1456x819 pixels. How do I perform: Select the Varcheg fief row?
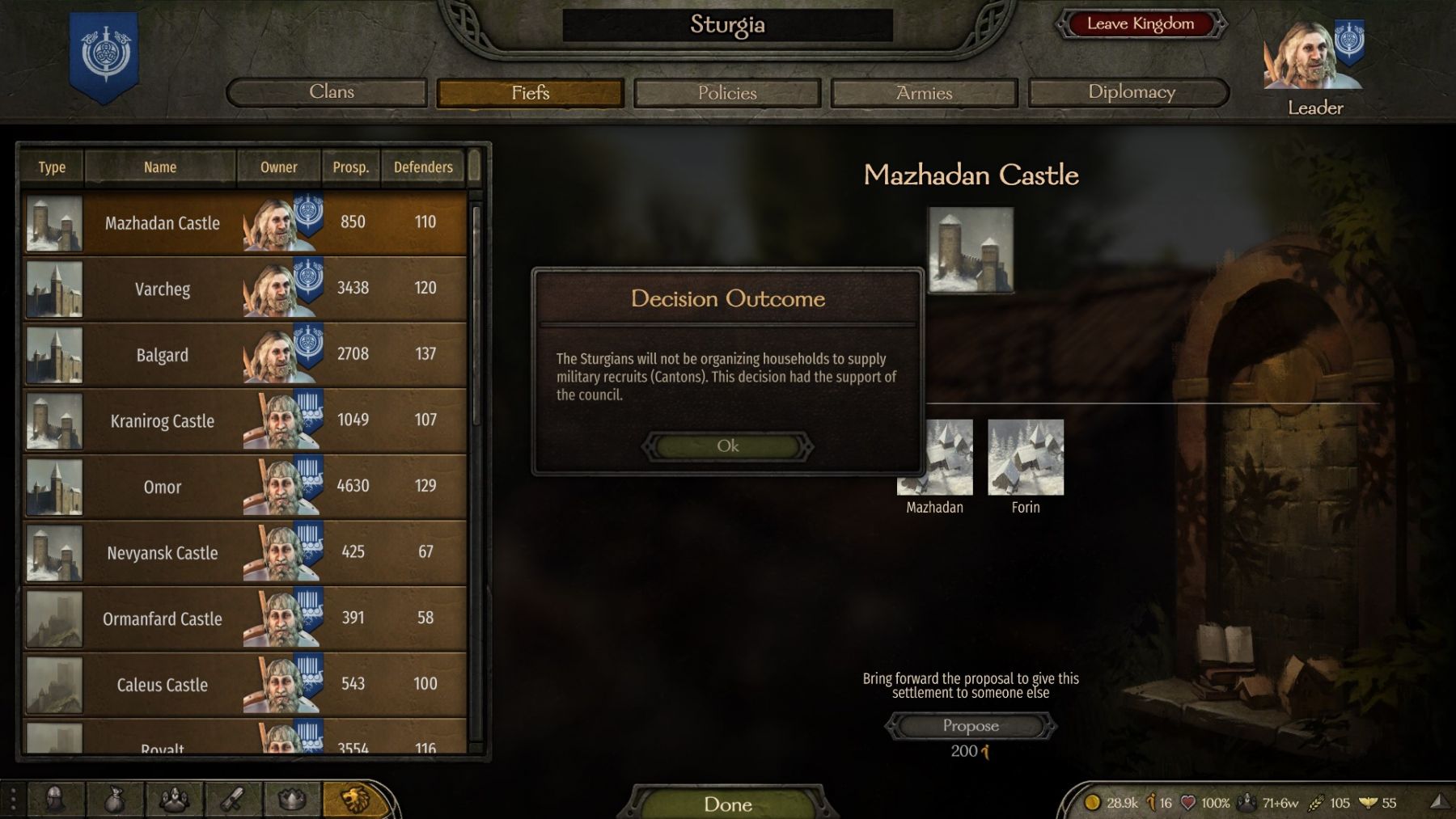(x=162, y=289)
